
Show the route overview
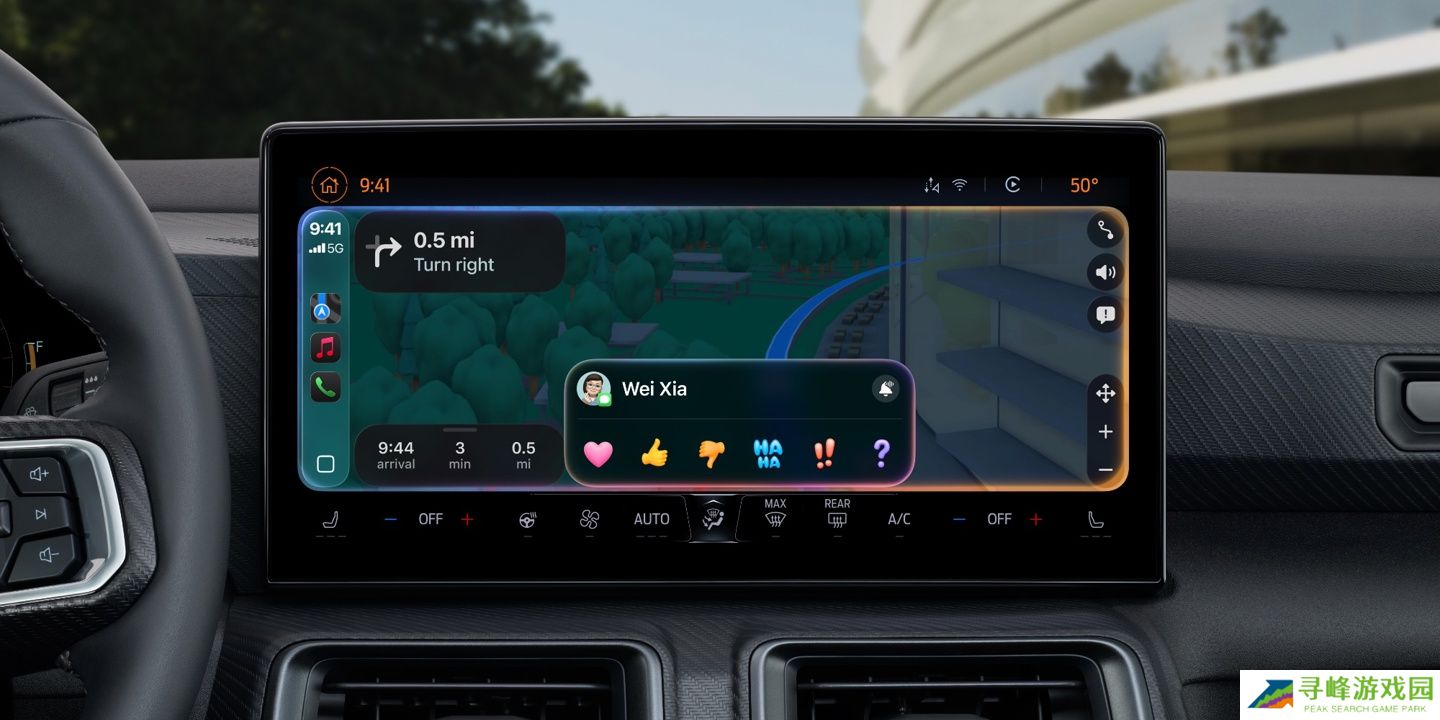coord(1105,231)
